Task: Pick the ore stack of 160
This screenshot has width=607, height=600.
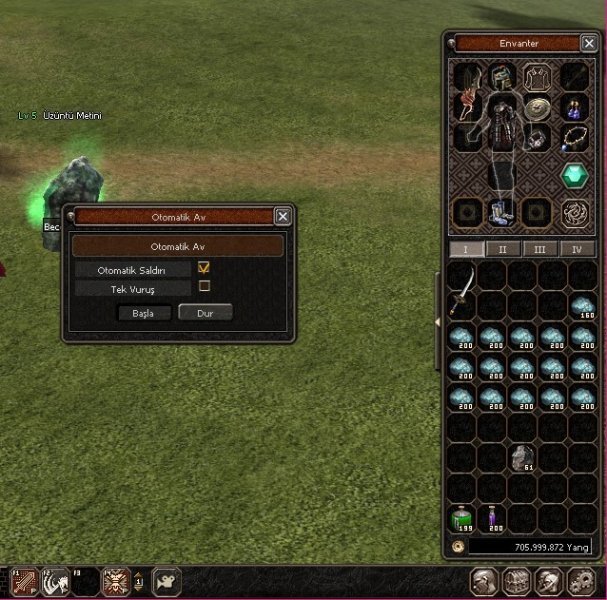Action: tap(583, 307)
